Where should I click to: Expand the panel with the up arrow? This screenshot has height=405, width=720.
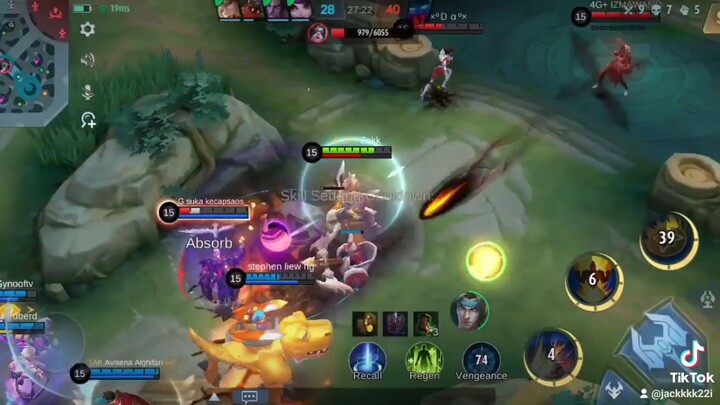coord(213,396)
